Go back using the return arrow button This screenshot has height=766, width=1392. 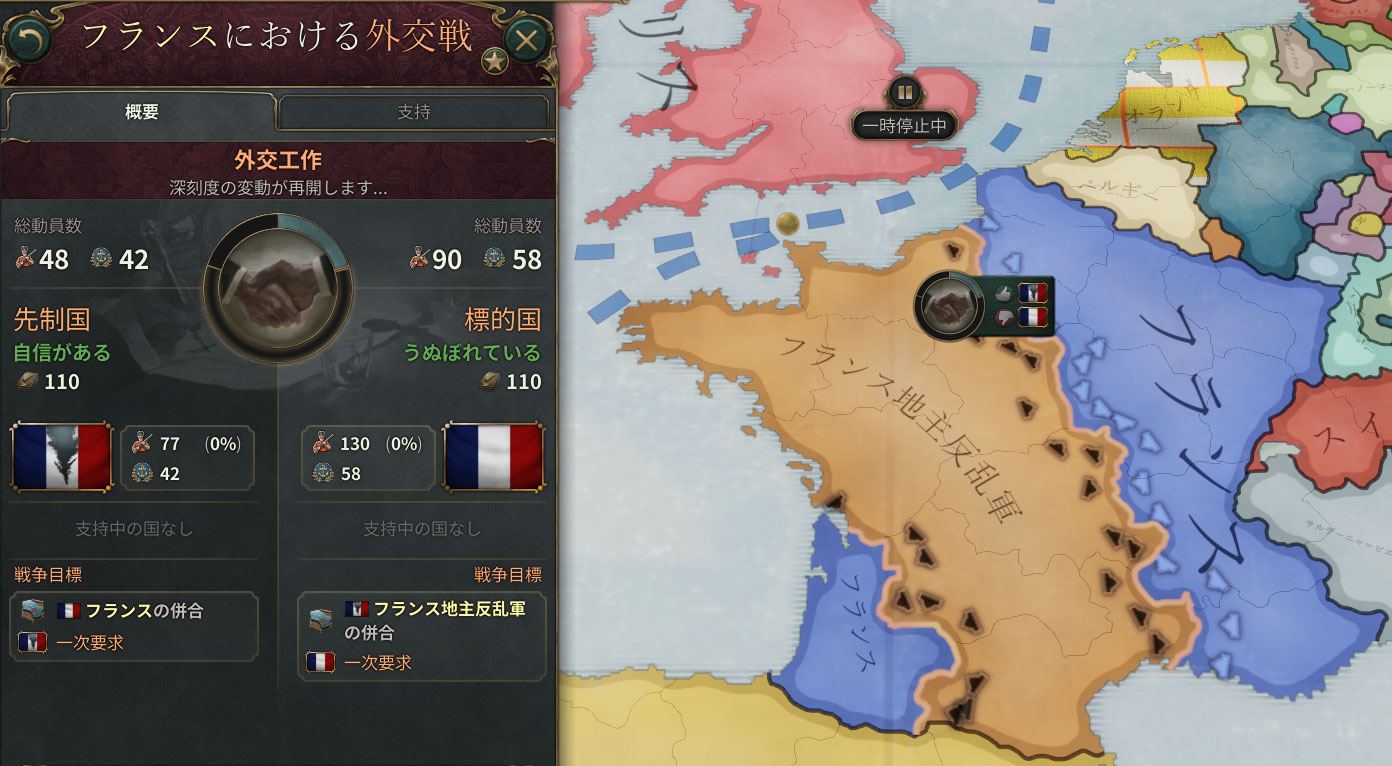coord(28,40)
